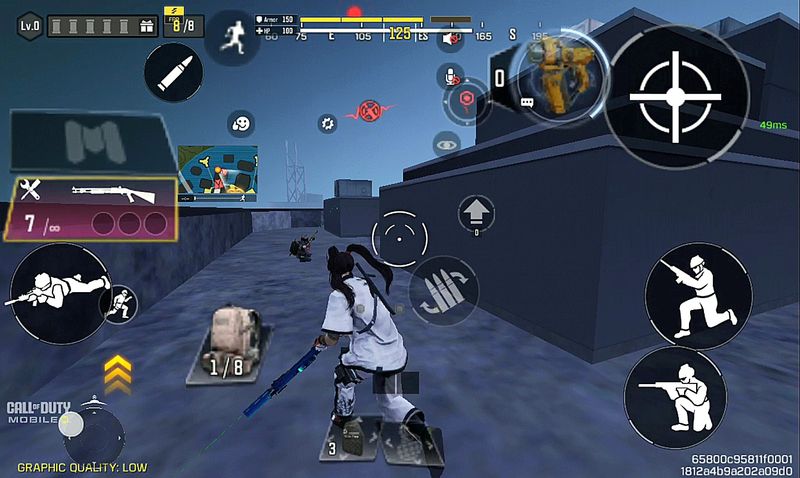Activate the yellow mech scorestreak icon

pyautogui.click(x=551, y=73)
